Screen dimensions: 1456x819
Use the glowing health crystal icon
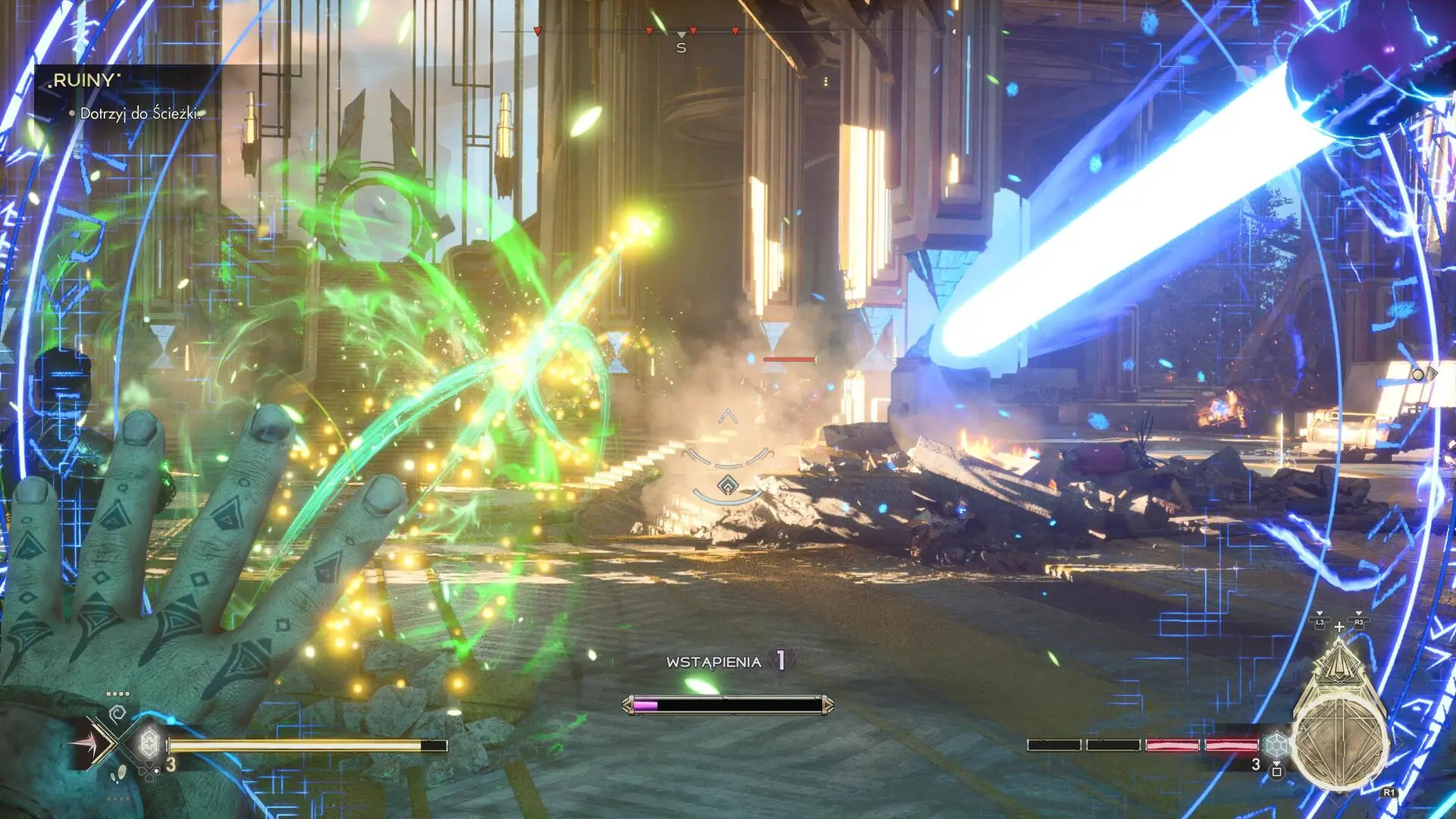[x=149, y=742]
